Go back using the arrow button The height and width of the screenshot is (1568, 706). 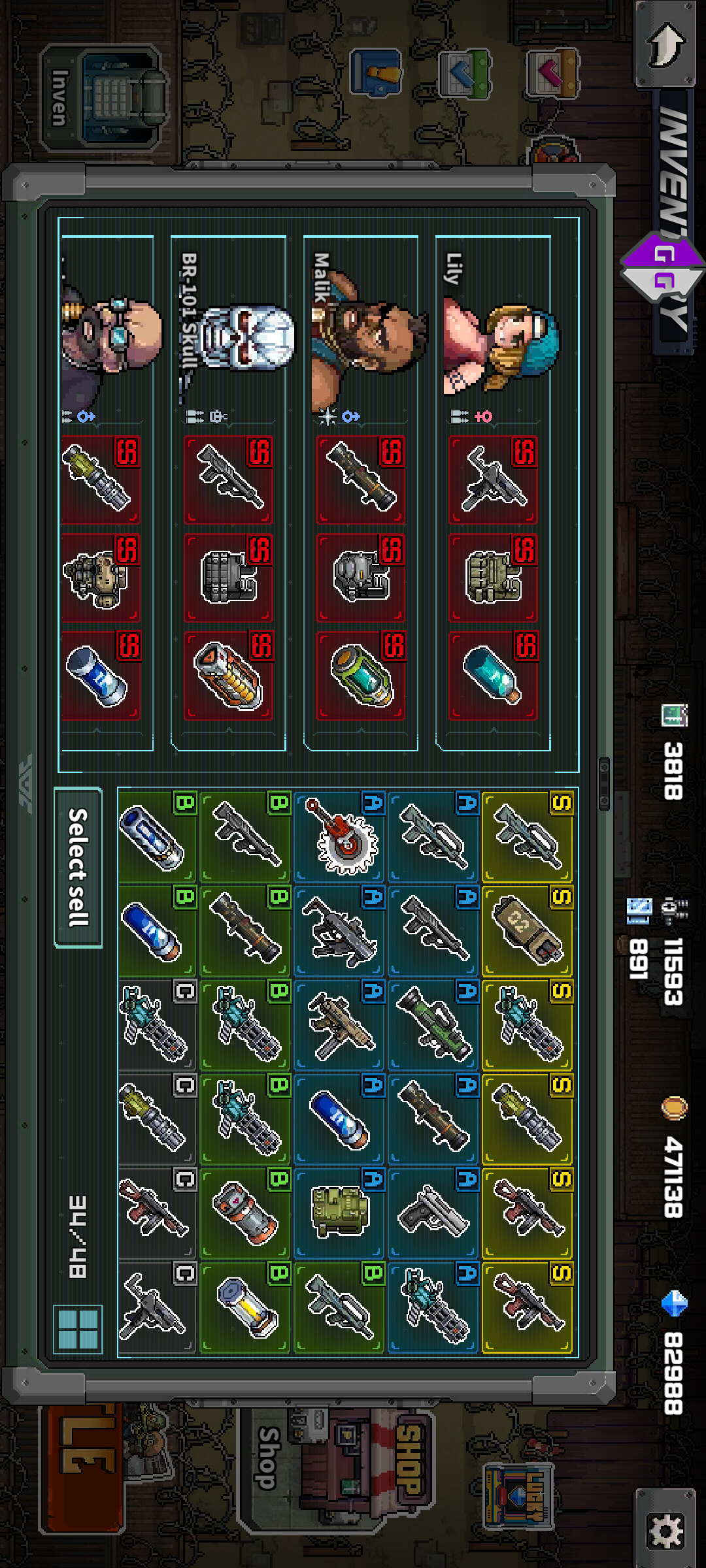click(665, 44)
